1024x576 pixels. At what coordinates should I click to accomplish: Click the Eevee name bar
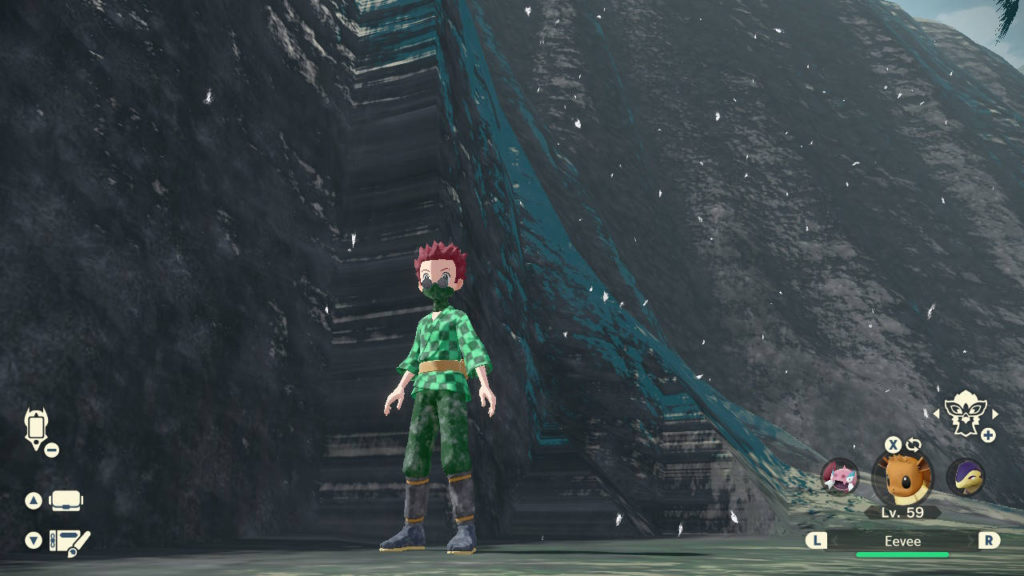[902, 540]
